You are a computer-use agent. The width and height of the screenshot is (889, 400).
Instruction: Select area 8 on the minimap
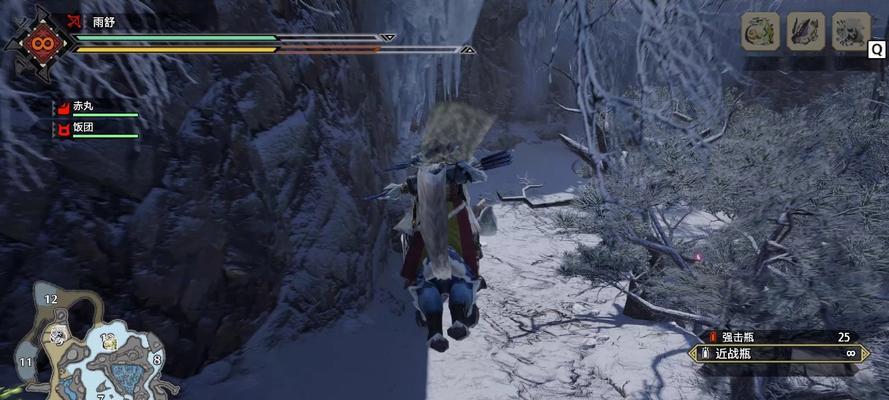coord(157,359)
